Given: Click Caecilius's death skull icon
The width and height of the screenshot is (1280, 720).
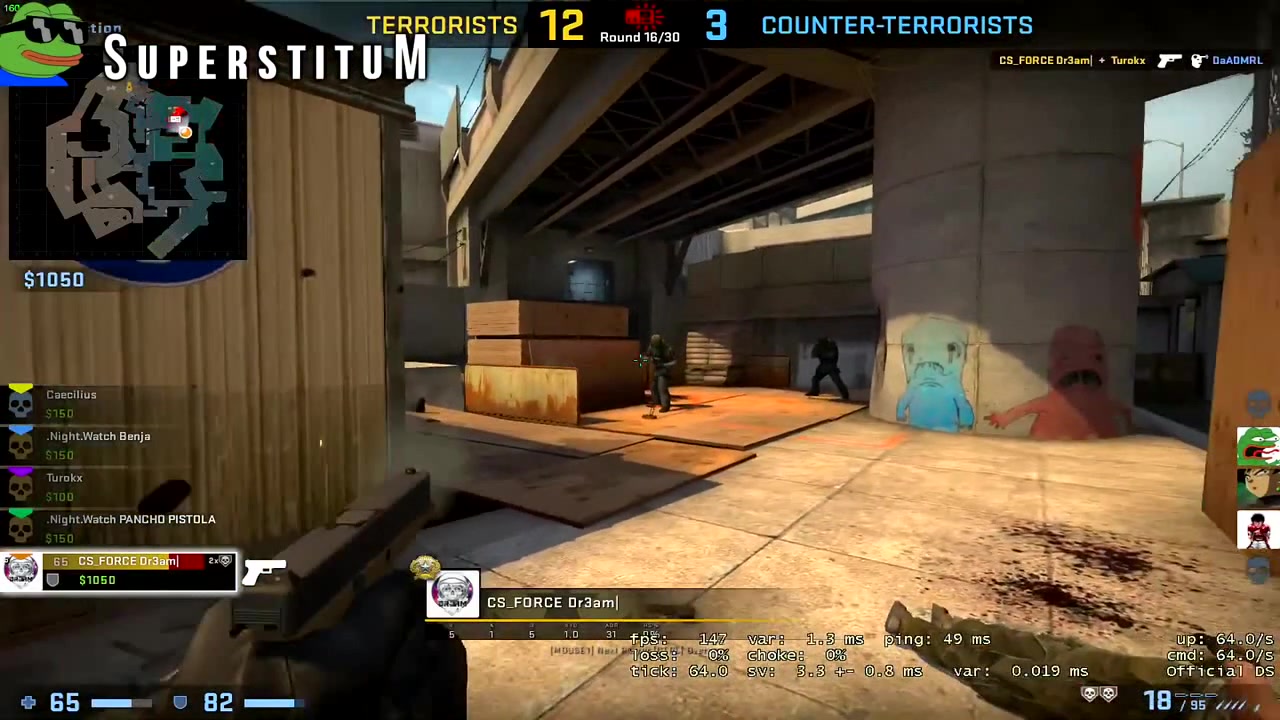Looking at the screenshot, I should [x=21, y=403].
